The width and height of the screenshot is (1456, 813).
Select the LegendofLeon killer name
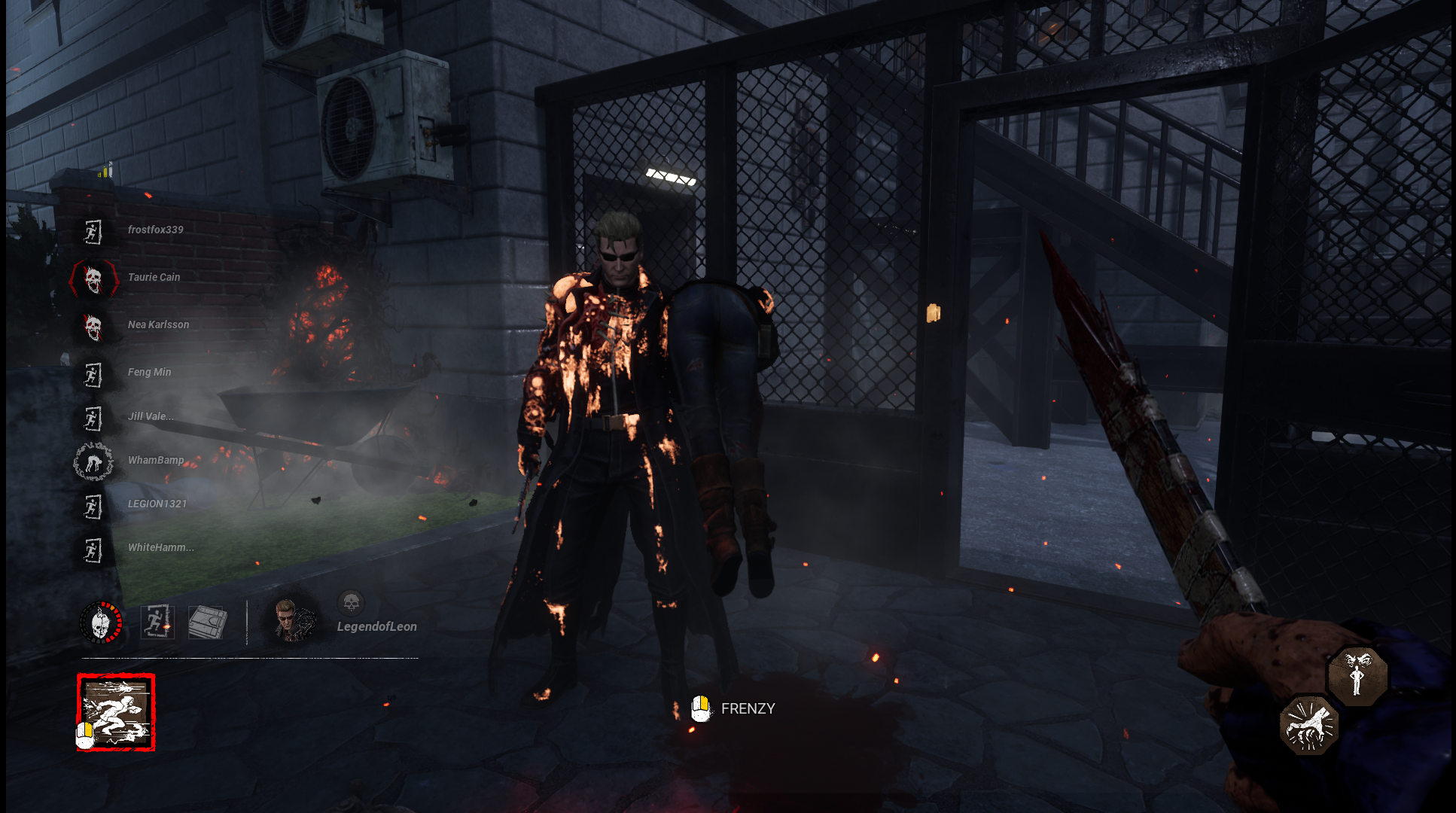click(376, 626)
